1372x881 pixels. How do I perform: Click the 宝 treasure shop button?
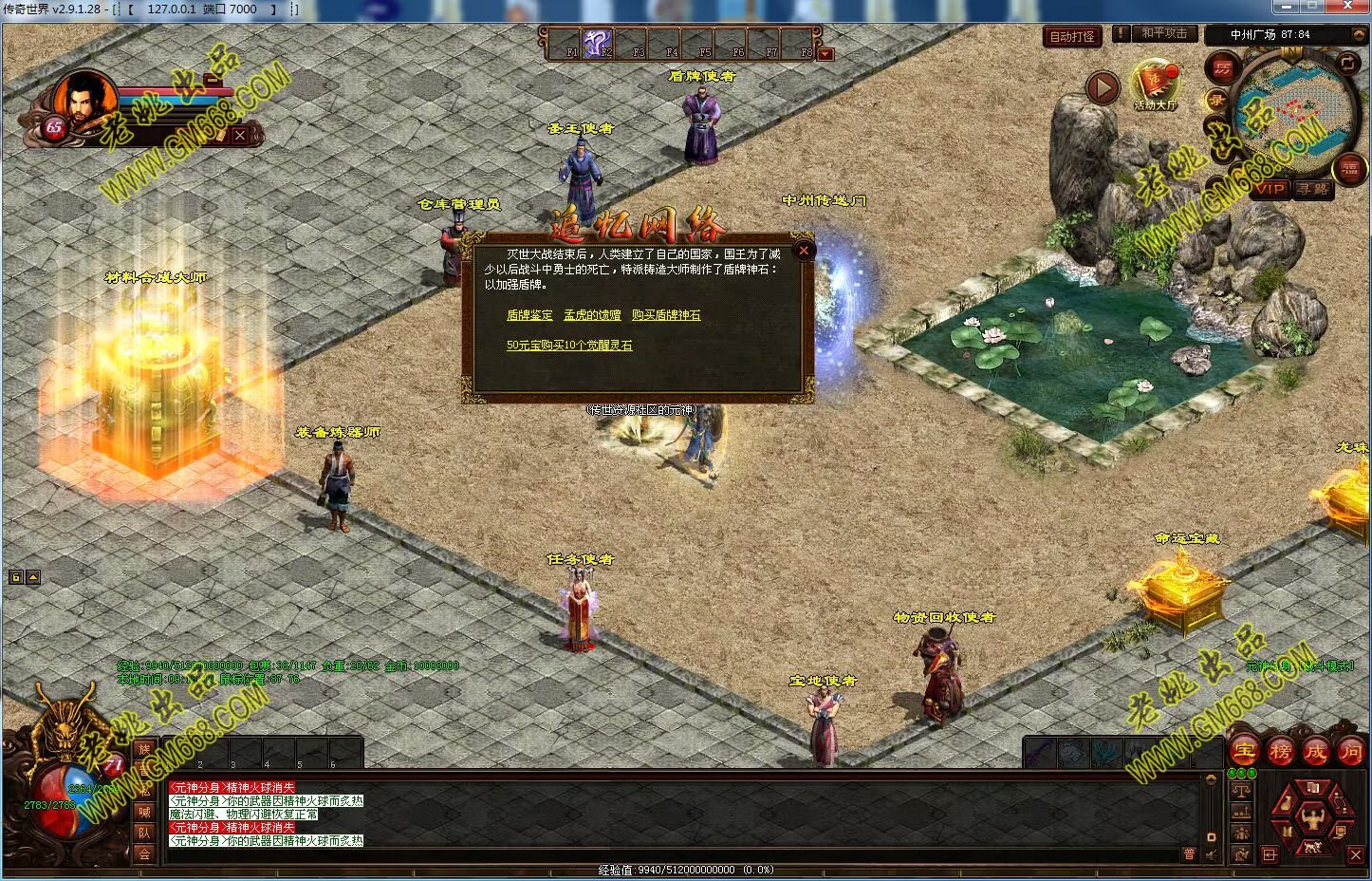pyautogui.click(x=1244, y=751)
